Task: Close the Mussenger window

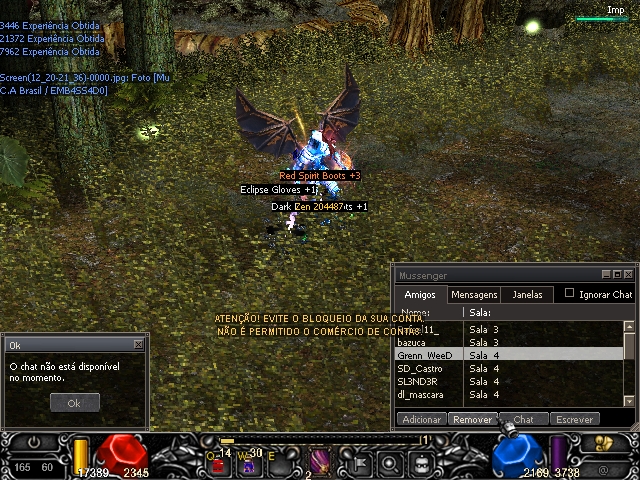Action: [x=628, y=274]
